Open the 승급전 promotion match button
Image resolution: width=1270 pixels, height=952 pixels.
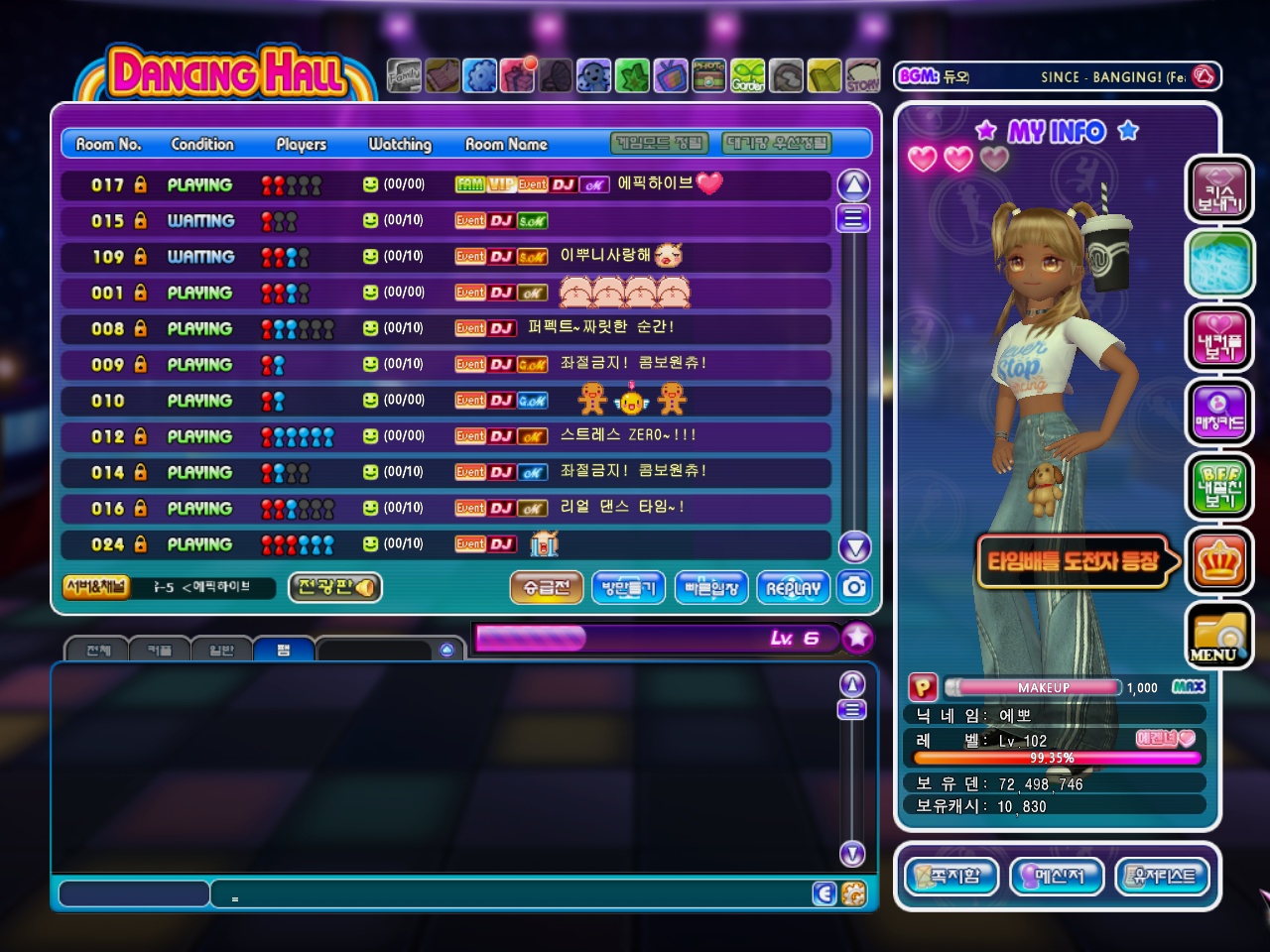point(547,588)
